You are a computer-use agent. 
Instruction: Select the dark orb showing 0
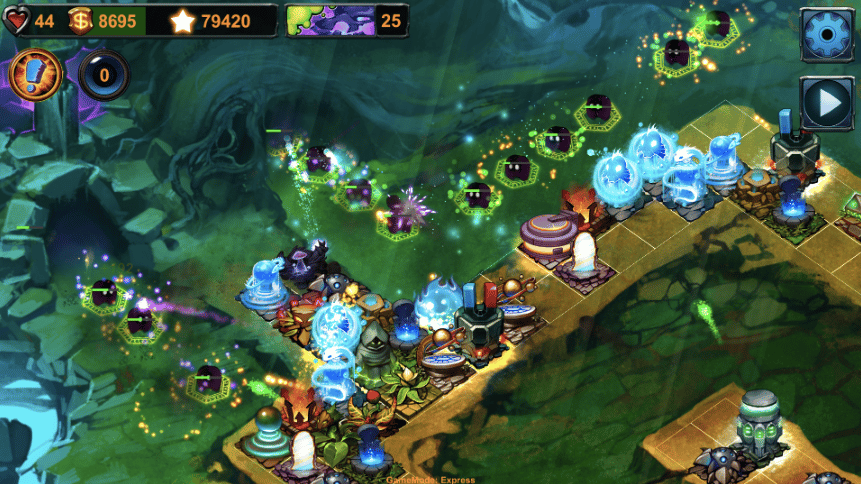point(103,76)
